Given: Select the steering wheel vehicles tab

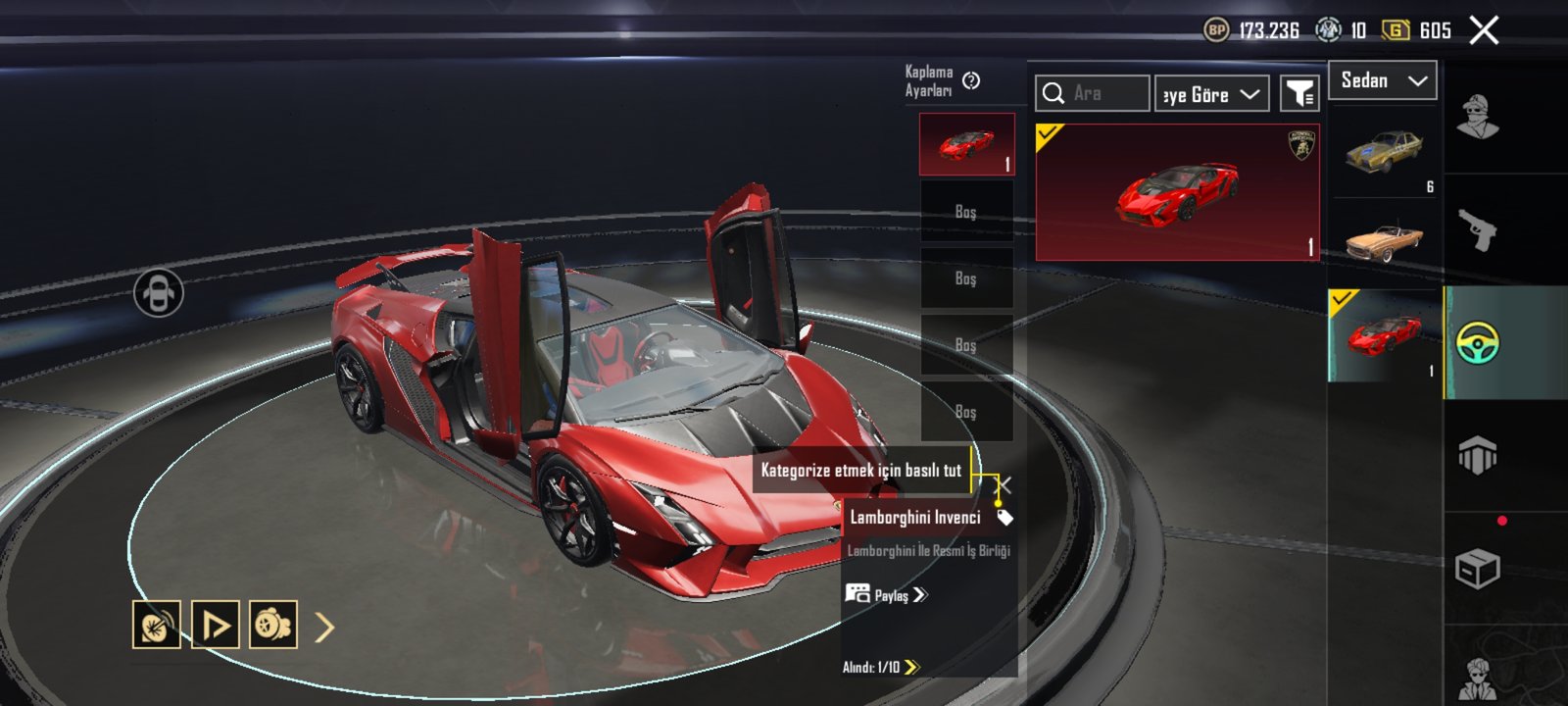Looking at the screenshot, I should click(x=1477, y=343).
